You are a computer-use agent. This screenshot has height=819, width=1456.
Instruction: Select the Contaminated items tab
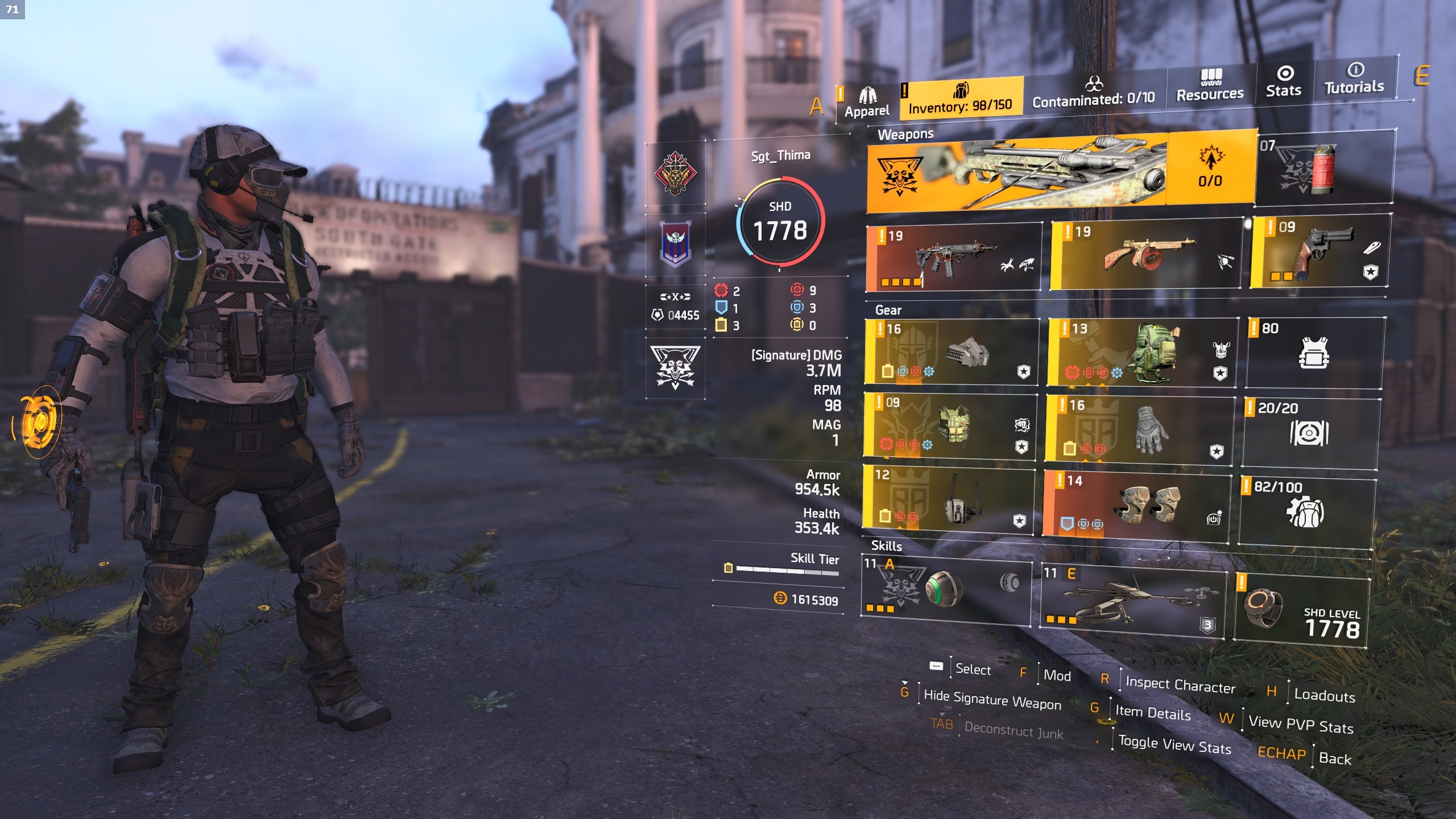[x=1093, y=93]
